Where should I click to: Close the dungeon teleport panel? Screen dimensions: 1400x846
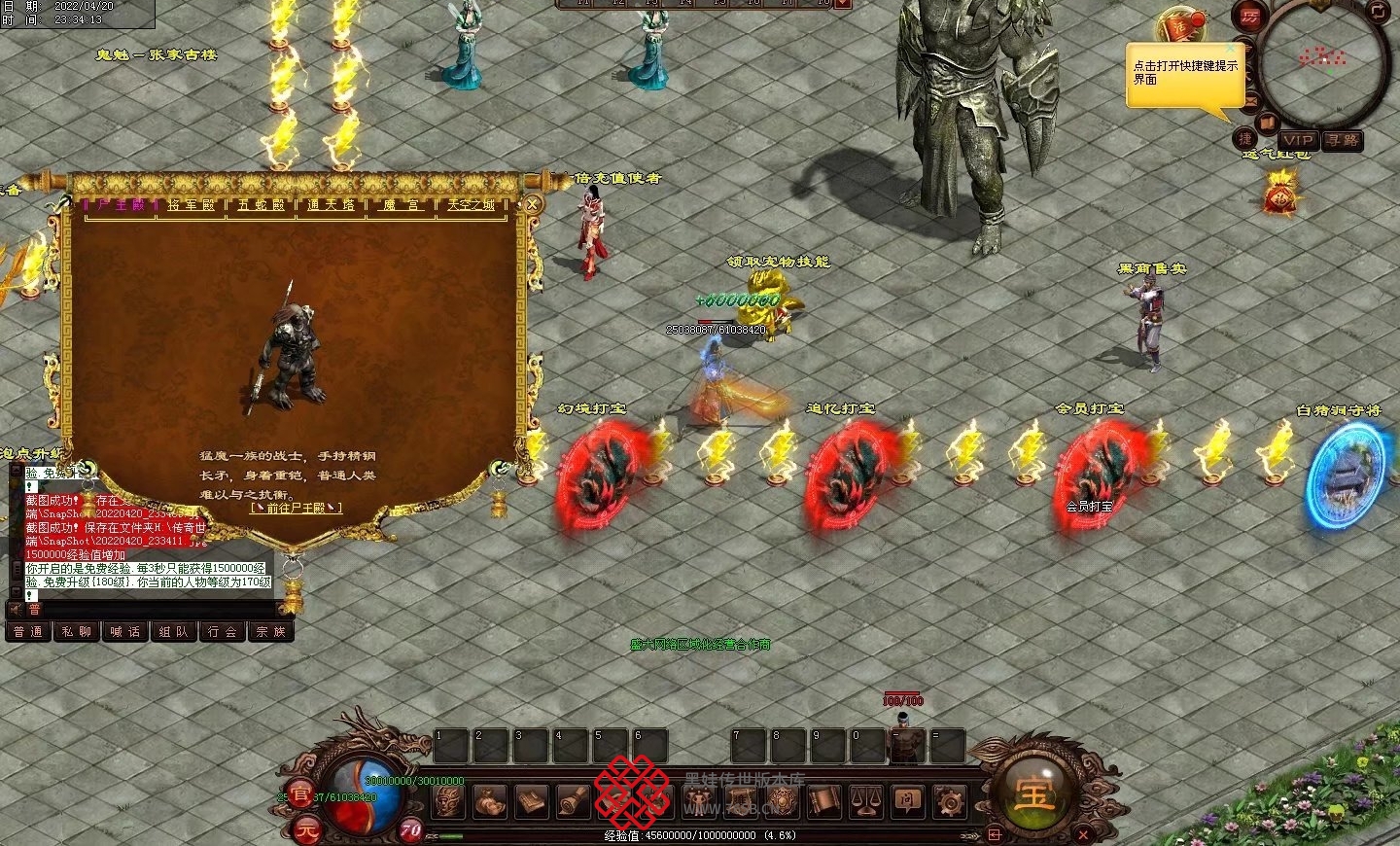tap(533, 204)
